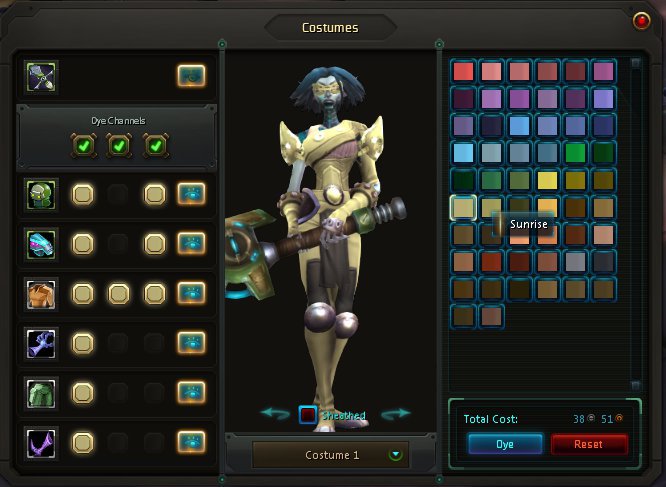Choose the bright yellow dye swatch

point(547,180)
